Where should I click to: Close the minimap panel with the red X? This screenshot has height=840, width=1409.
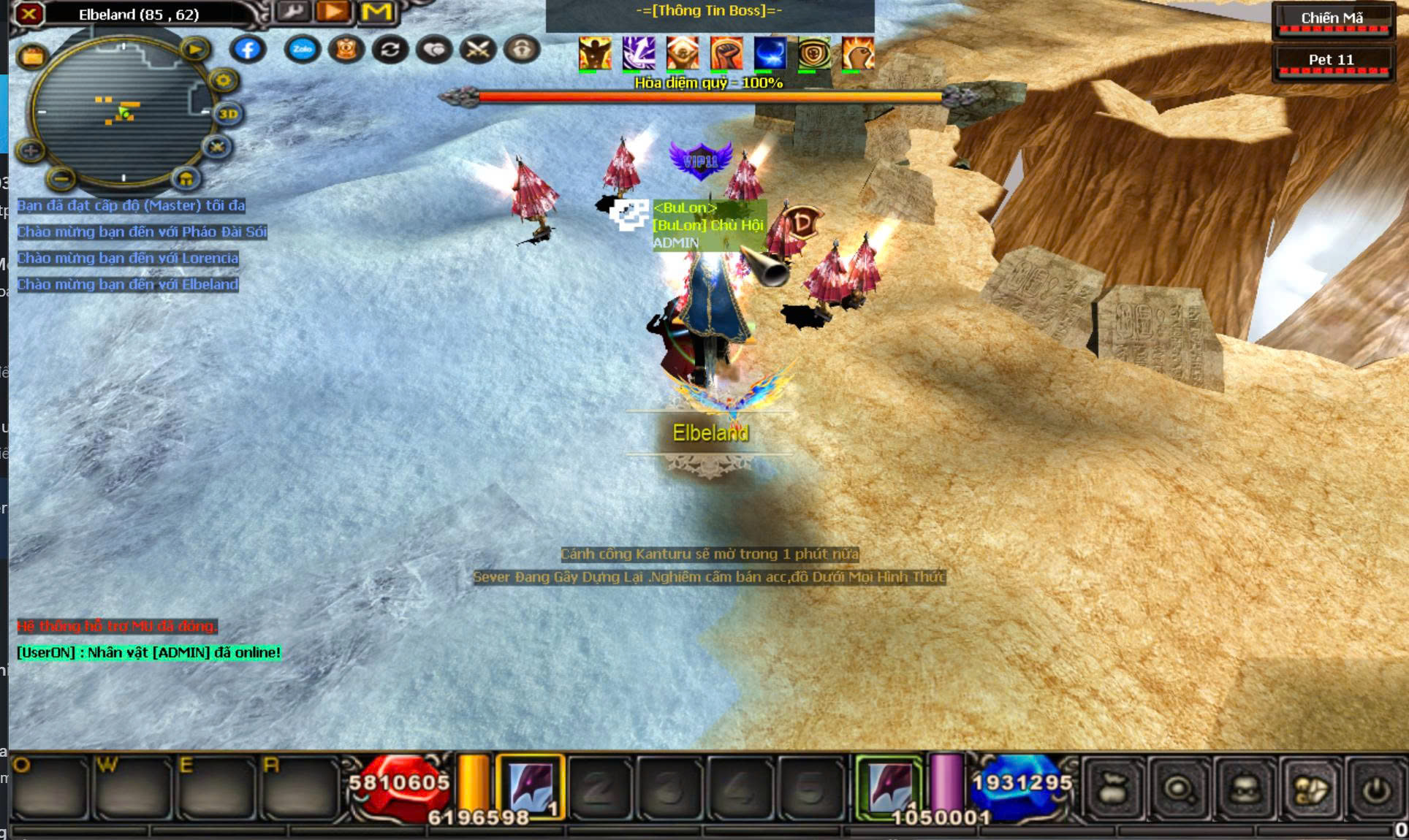29,13
